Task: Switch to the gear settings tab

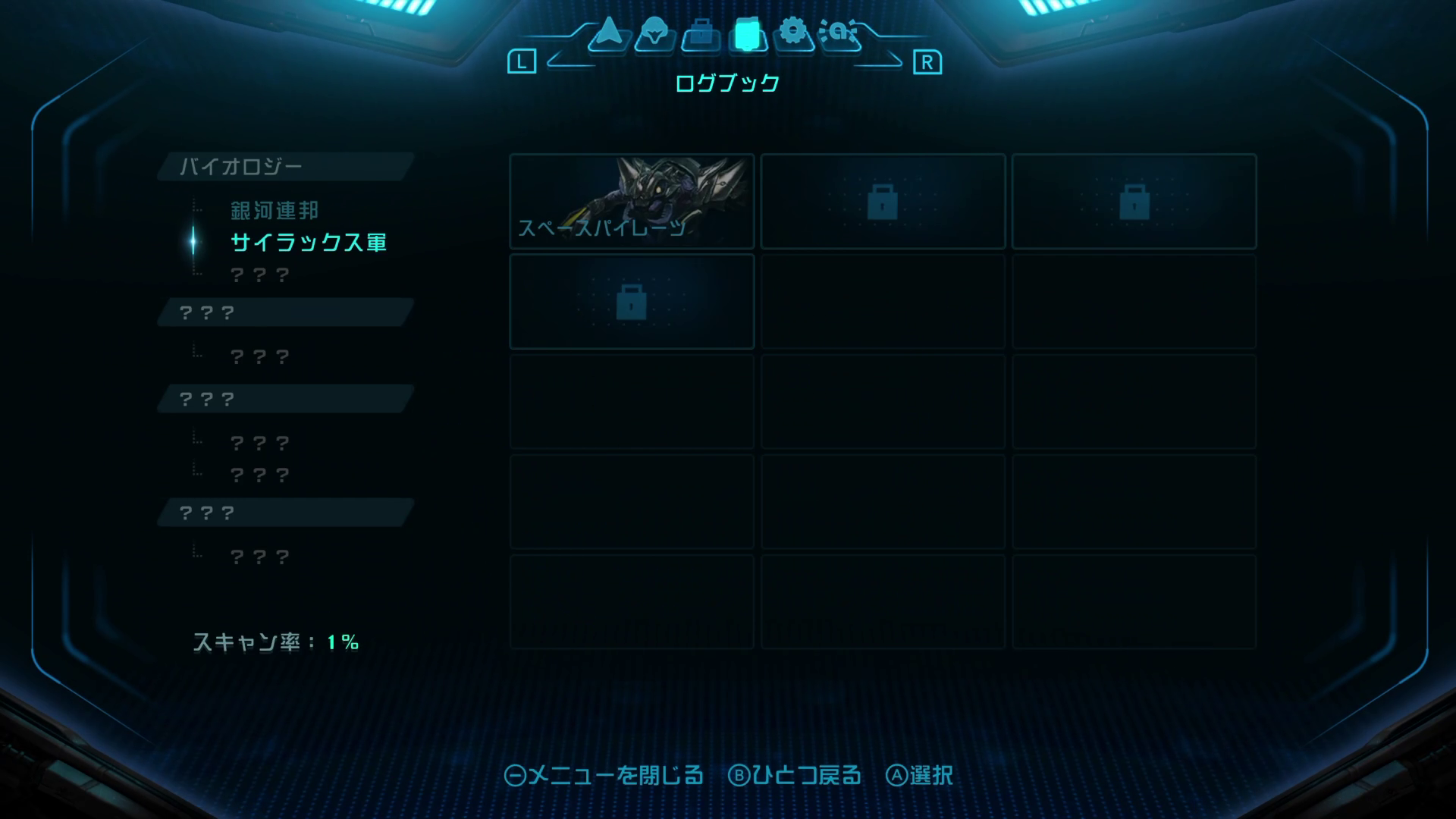Action: pyautogui.click(x=793, y=33)
